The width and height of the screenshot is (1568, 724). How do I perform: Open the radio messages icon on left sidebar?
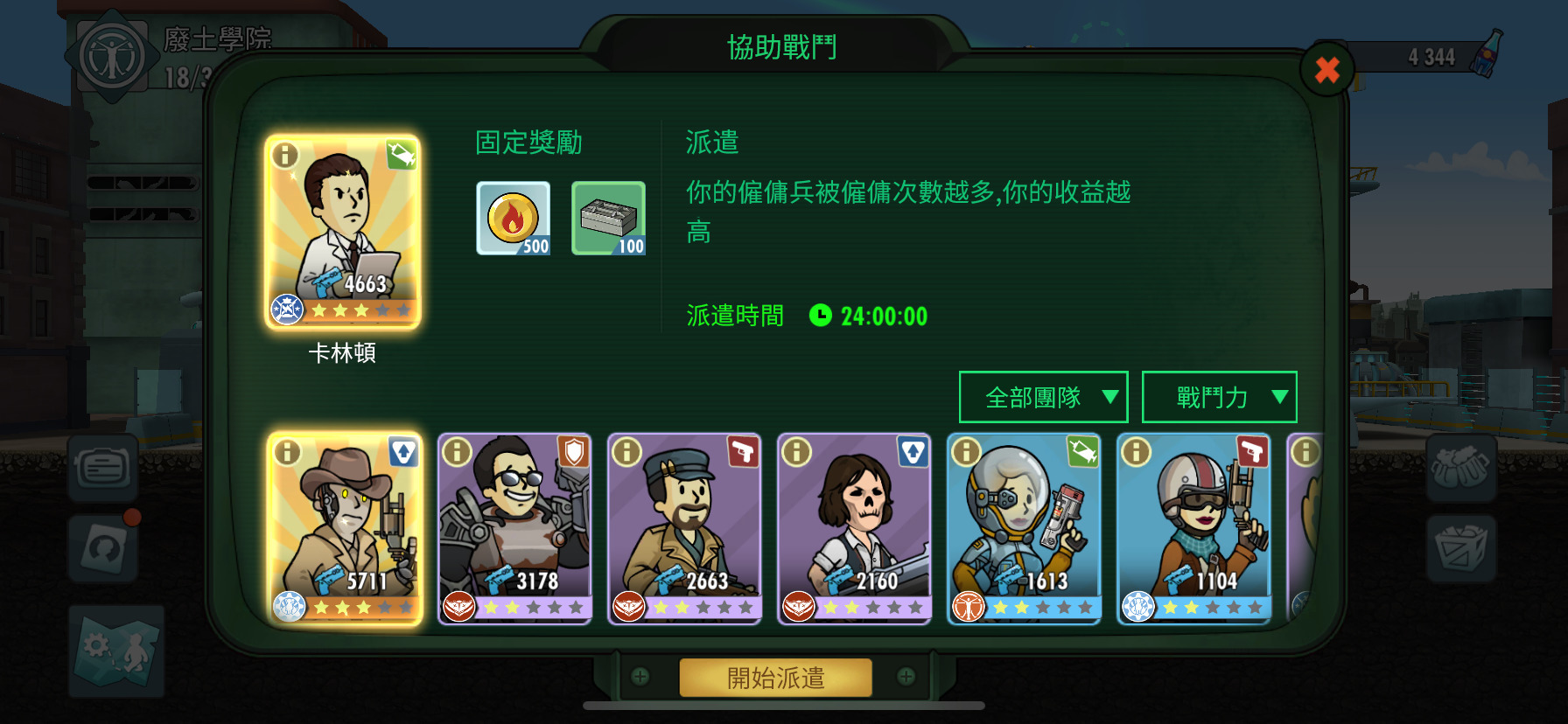coord(103,468)
